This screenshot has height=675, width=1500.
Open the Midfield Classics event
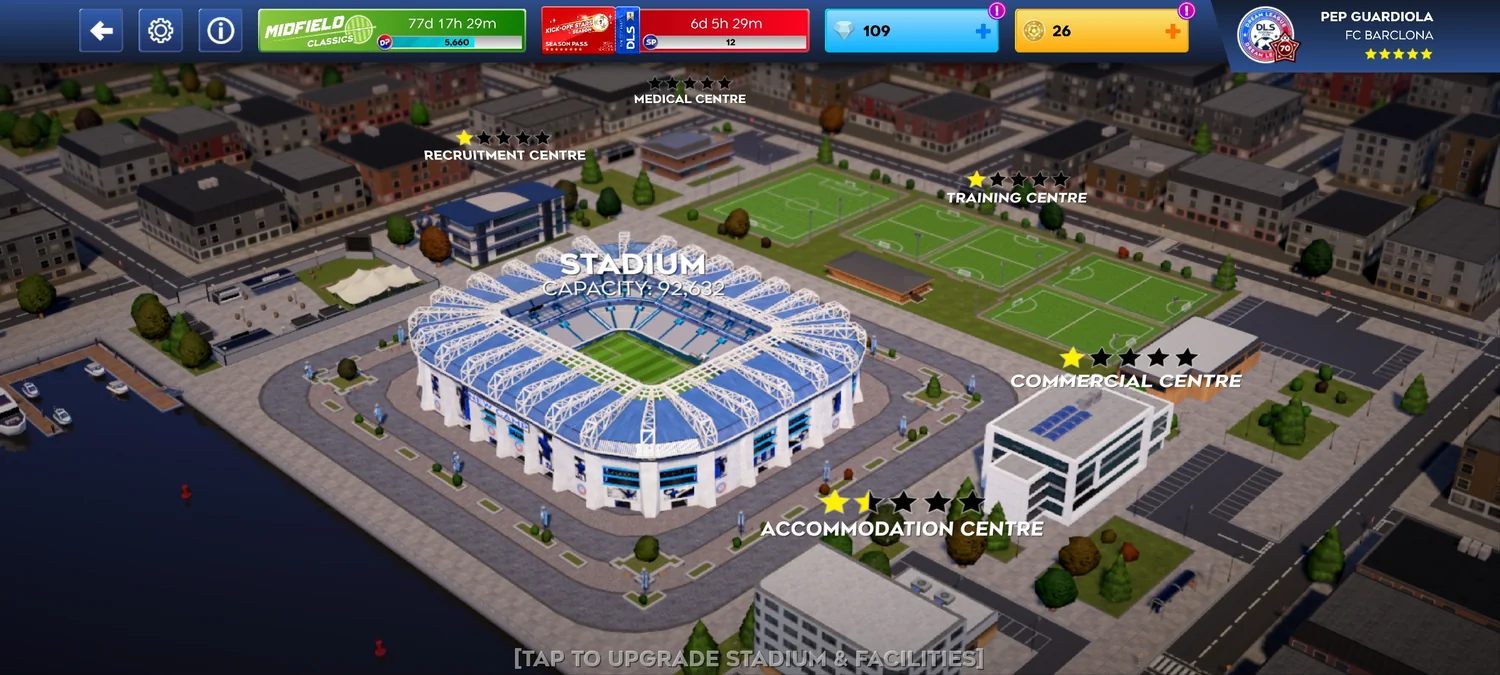392,31
